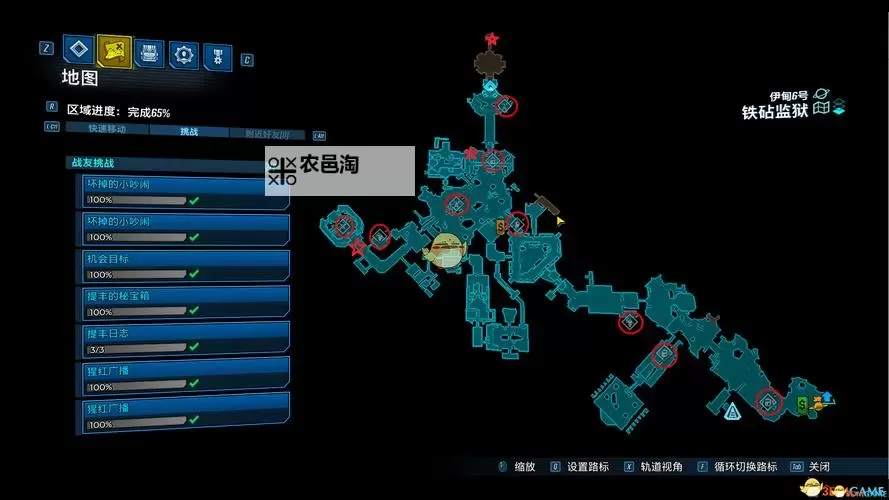Open the 附近好友 nearby friends sub-tab
Viewport: 889px width, 500px height.
click(x=266, y=133)
